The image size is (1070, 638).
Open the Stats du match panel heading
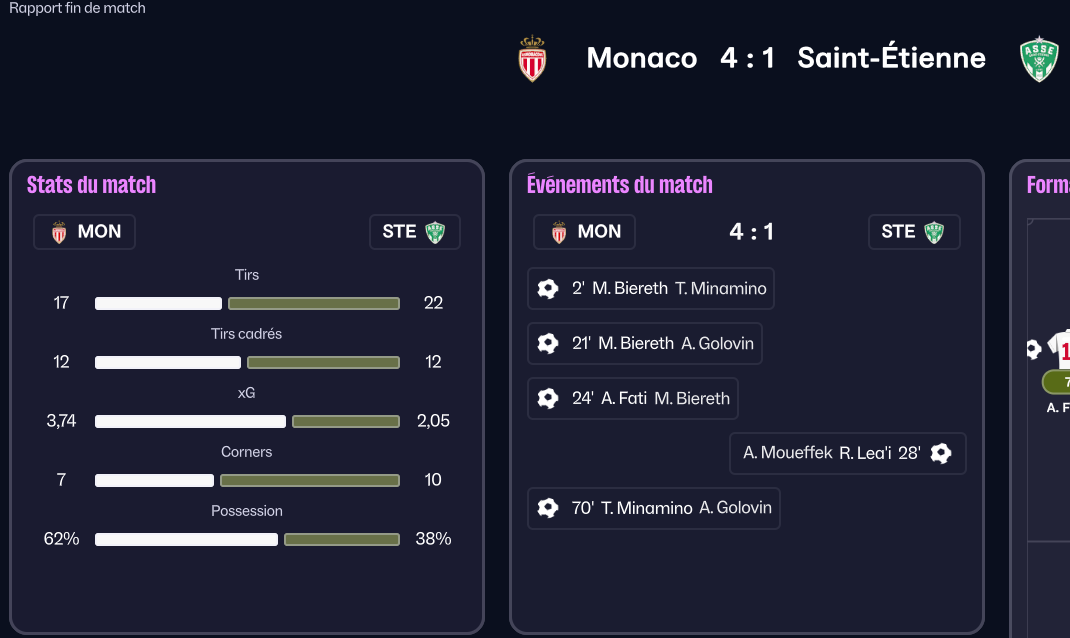pos(91,185)
